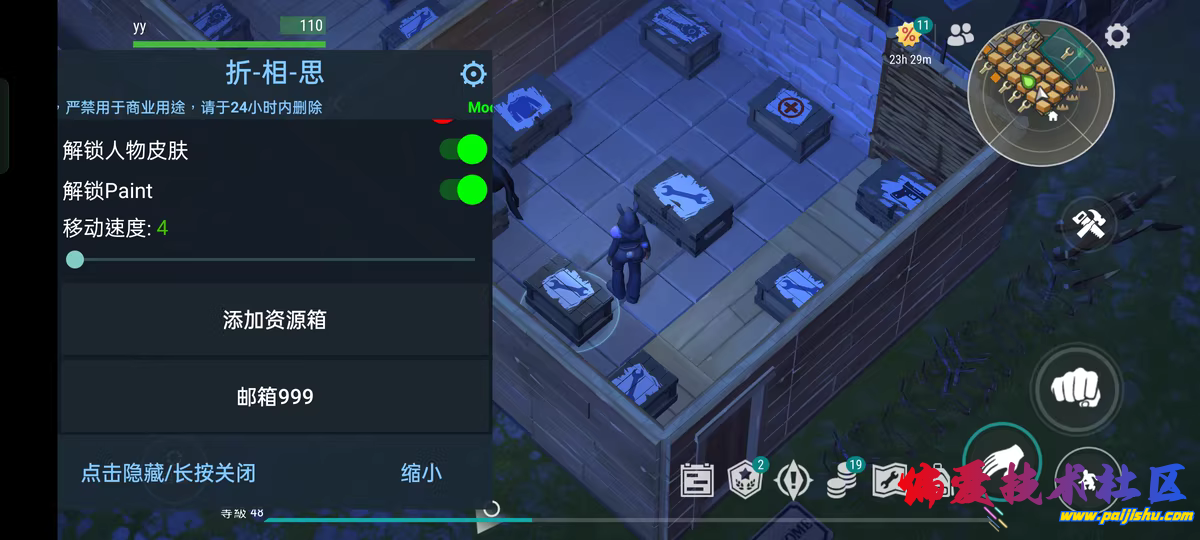Toggle the 解锁人物皮肤 switch
Image resolution: width=1200 pixels, height=540 pixels.
click(x=463, y=150)
